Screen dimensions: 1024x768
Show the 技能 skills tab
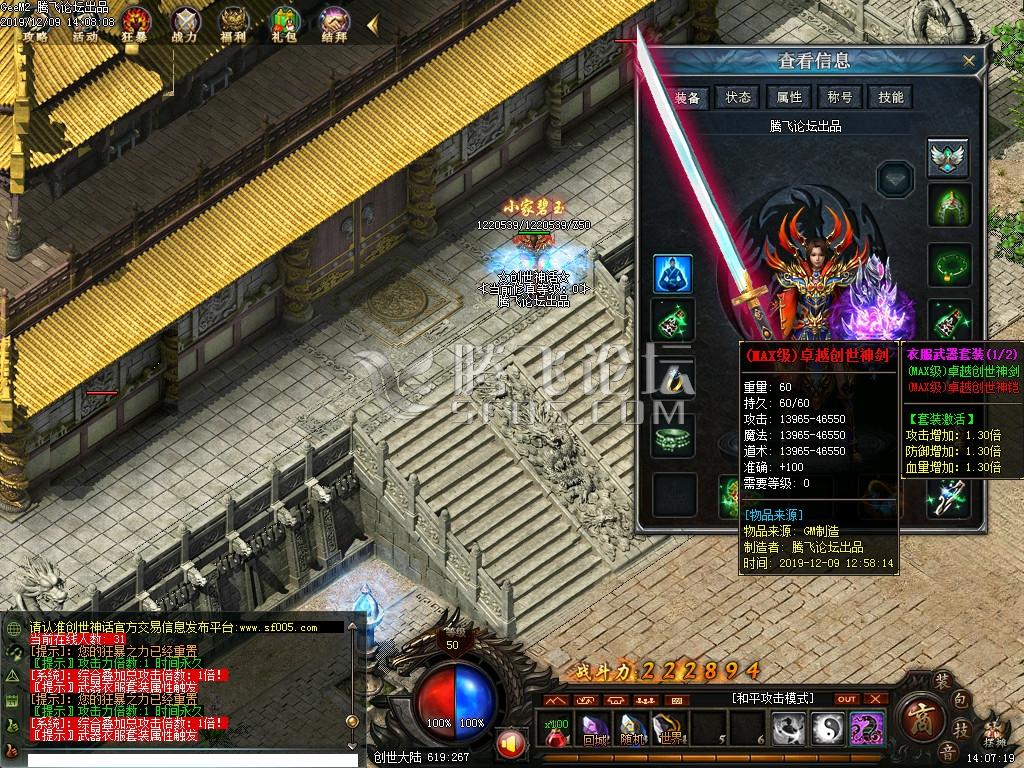coord(890,97)
